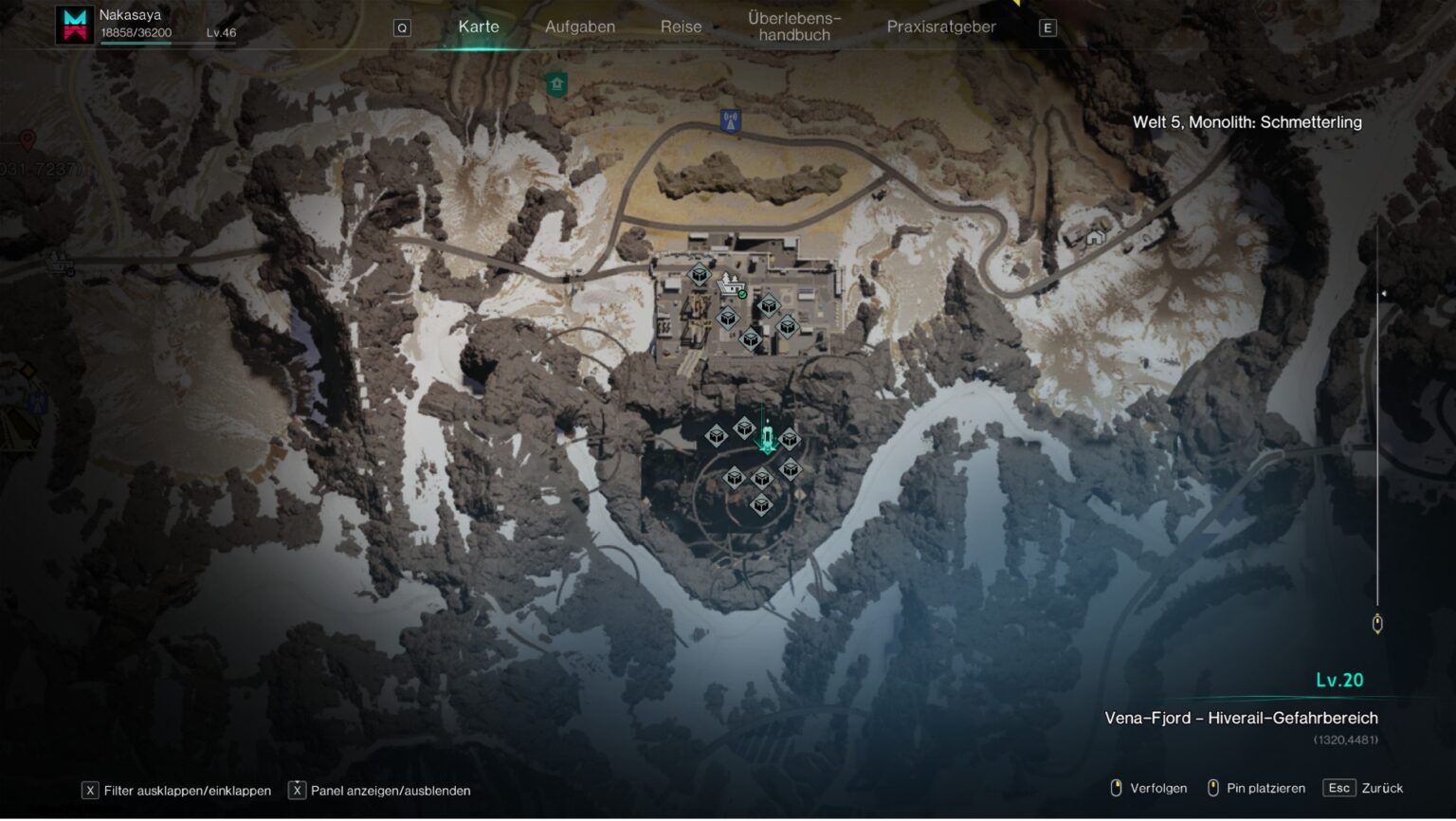
Task: Click the Verfolgen option
Action: point(1148,788)
